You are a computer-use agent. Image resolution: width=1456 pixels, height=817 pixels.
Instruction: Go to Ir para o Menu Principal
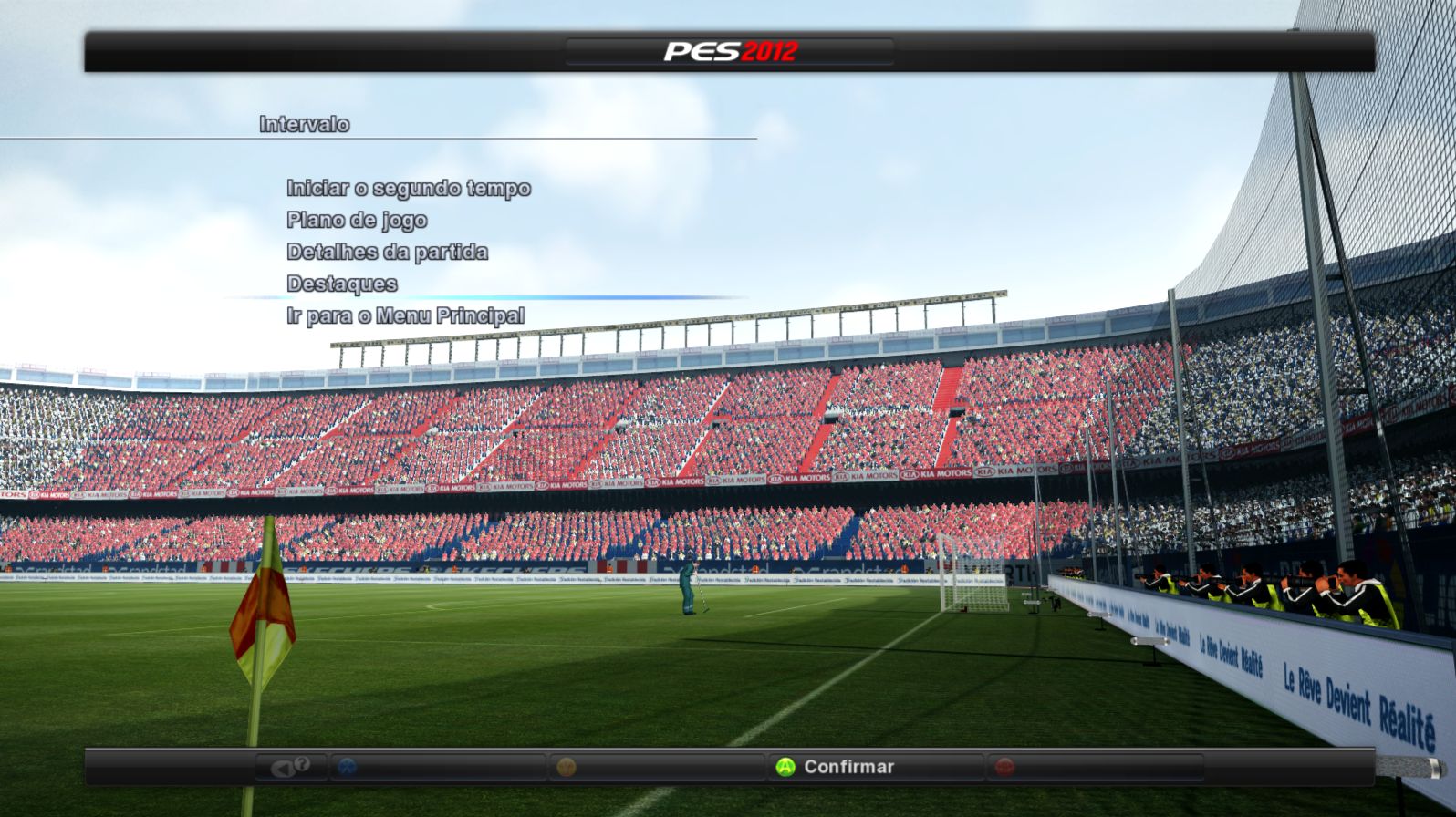click(405, 315)
